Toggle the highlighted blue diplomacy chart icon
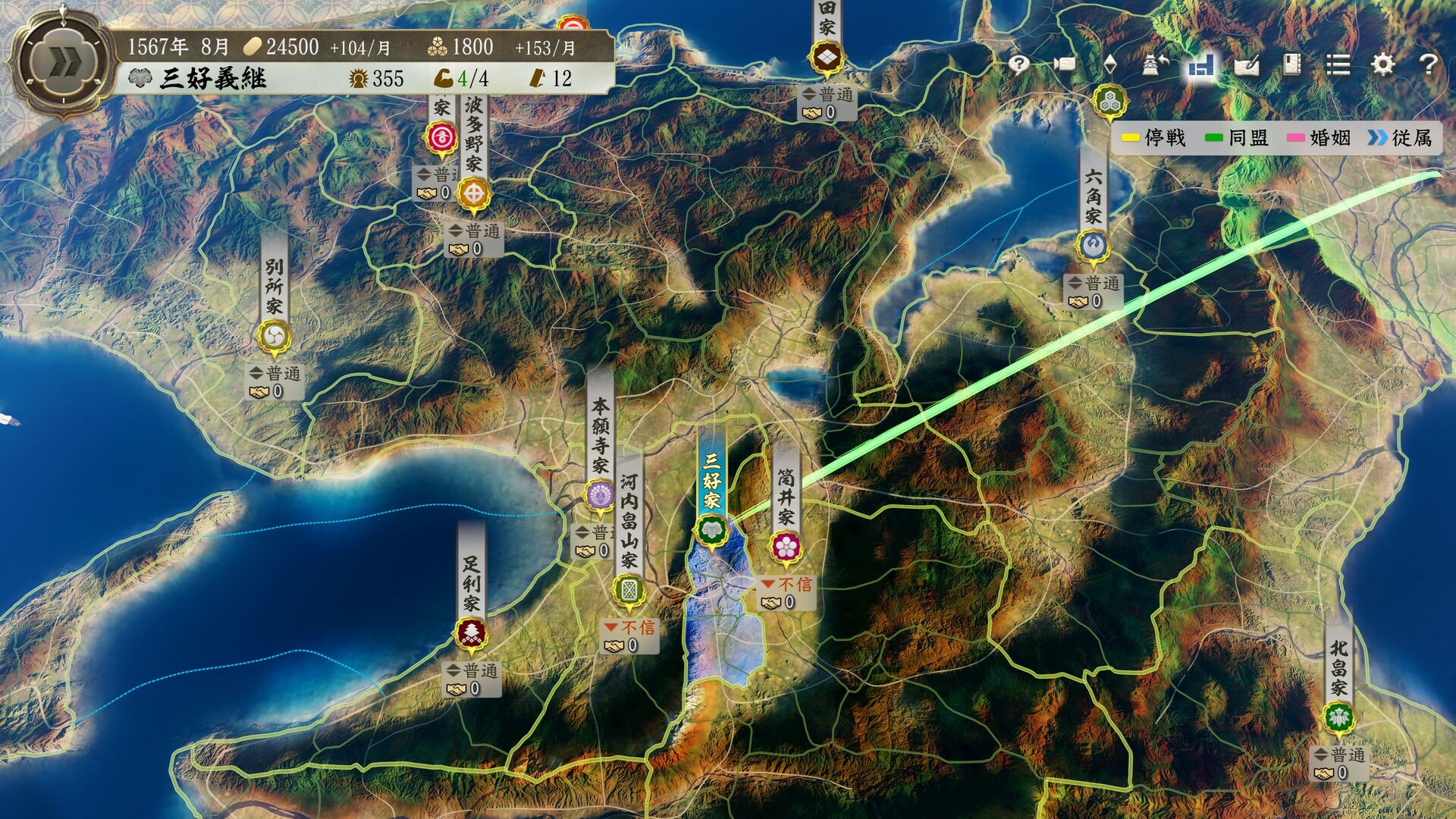Viewport: 1456px width, 819px height. click(x=1201, y=66)
